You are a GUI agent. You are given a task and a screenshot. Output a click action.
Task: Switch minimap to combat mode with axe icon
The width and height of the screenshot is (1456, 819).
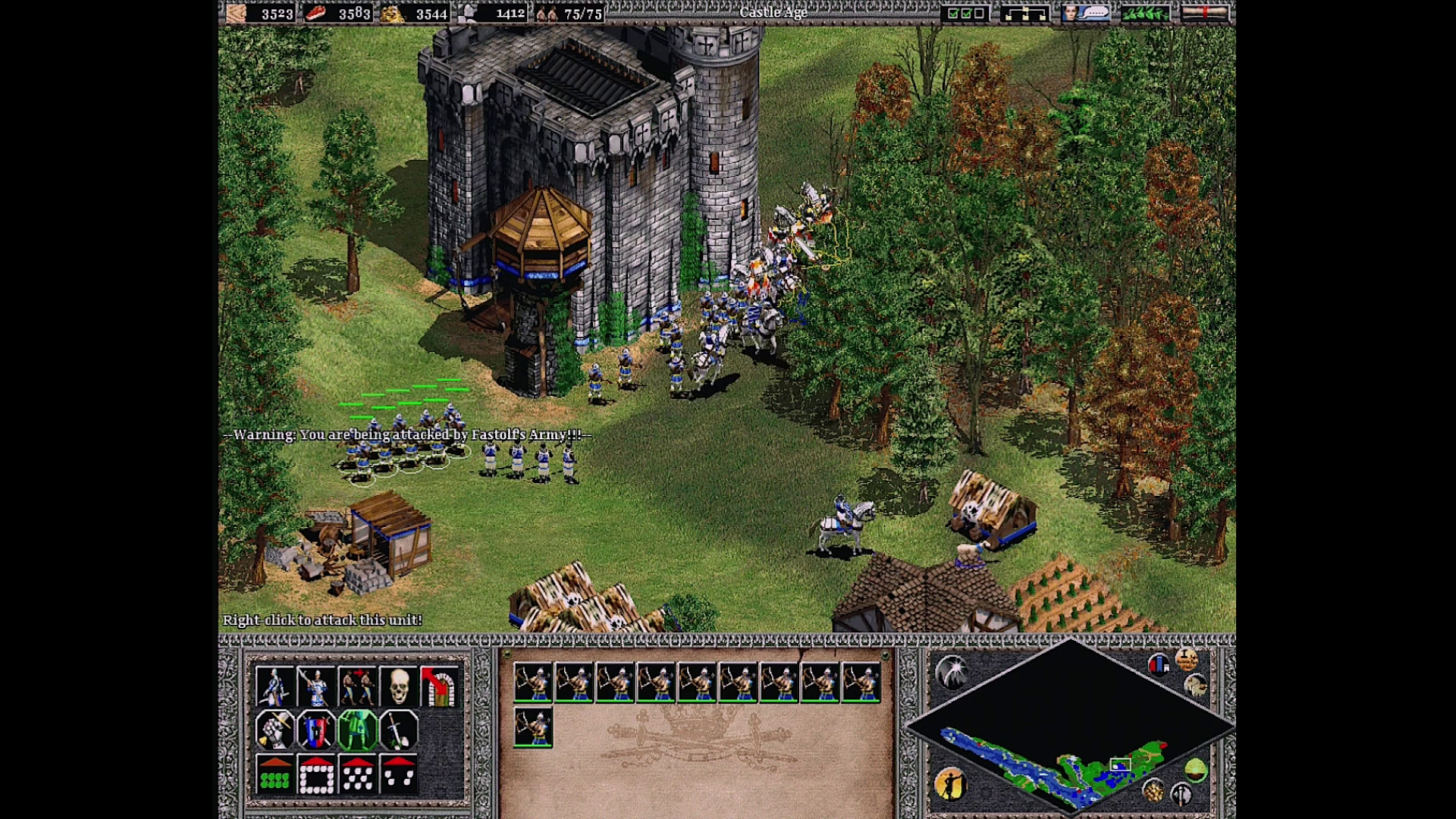pos(1181,795)
